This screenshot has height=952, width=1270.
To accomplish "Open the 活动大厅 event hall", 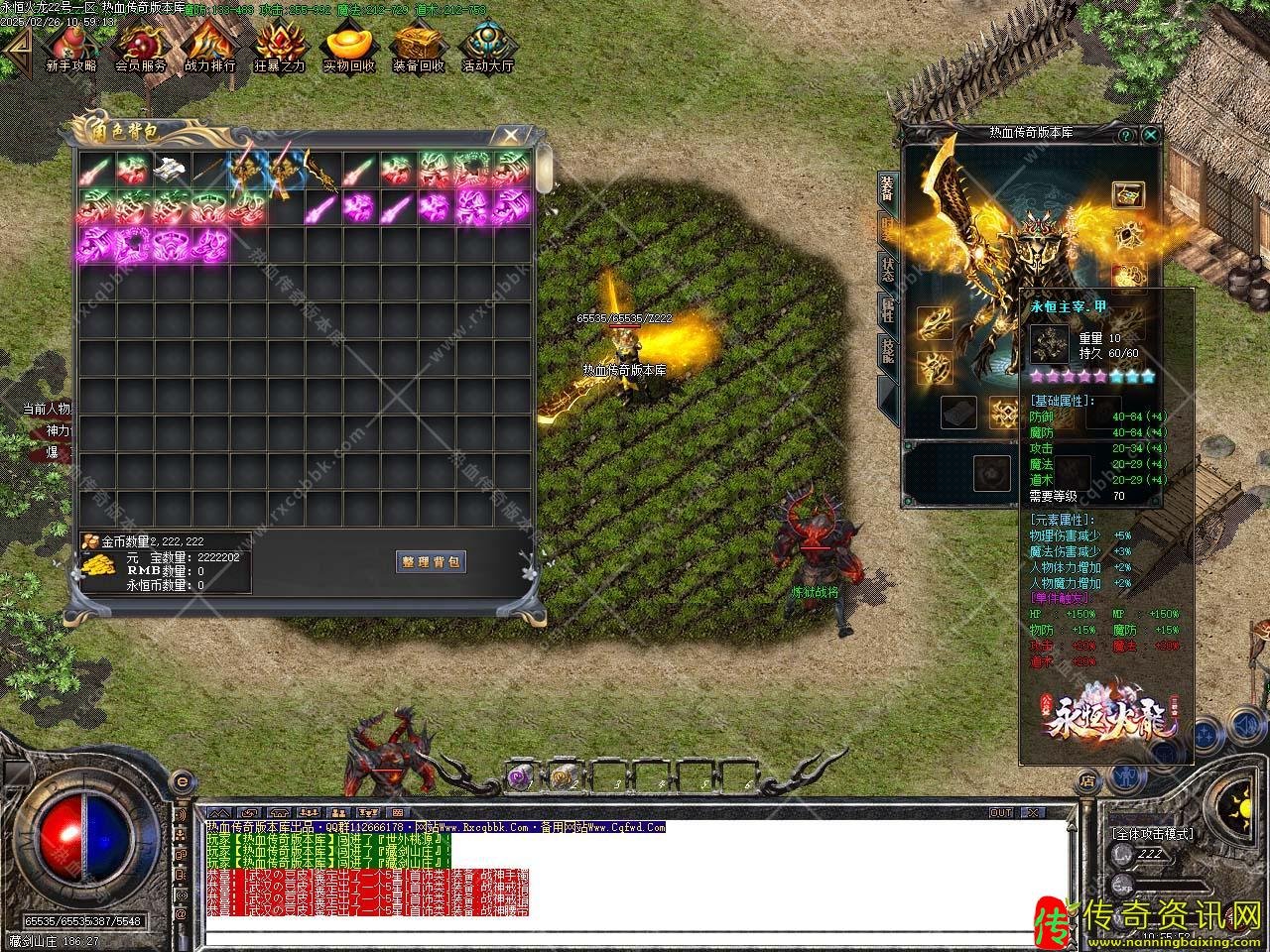I will (x=487, y=47).
